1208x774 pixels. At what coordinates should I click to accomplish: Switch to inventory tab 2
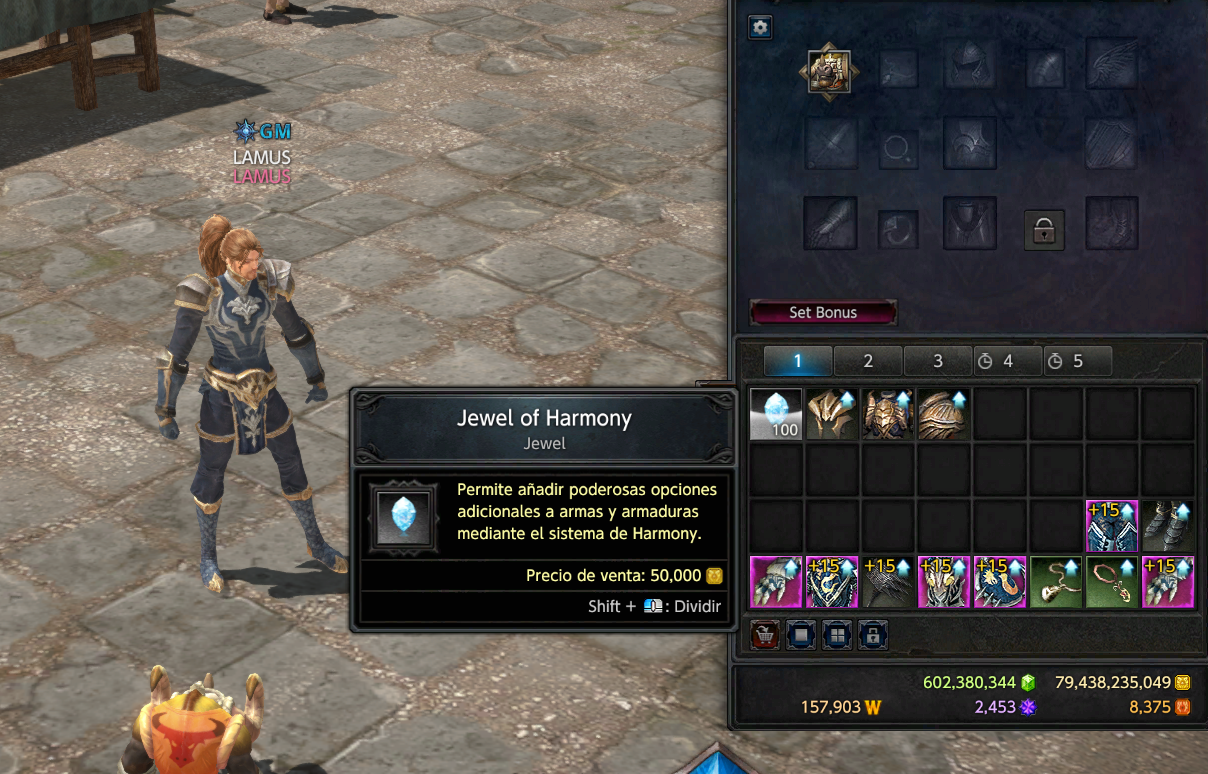click(x=868, y=361)
